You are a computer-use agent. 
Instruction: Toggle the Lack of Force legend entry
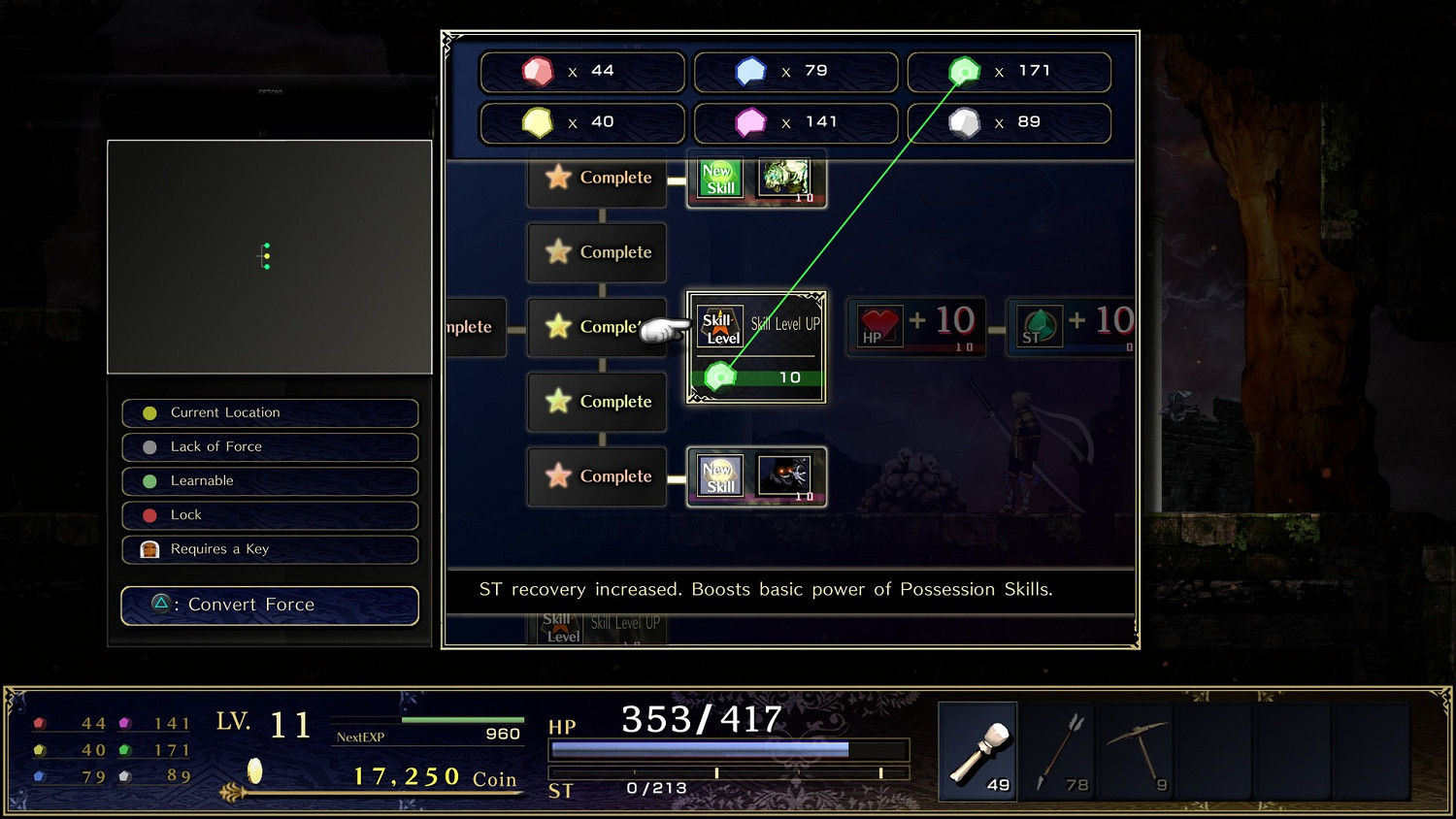(x=269, y=446)
